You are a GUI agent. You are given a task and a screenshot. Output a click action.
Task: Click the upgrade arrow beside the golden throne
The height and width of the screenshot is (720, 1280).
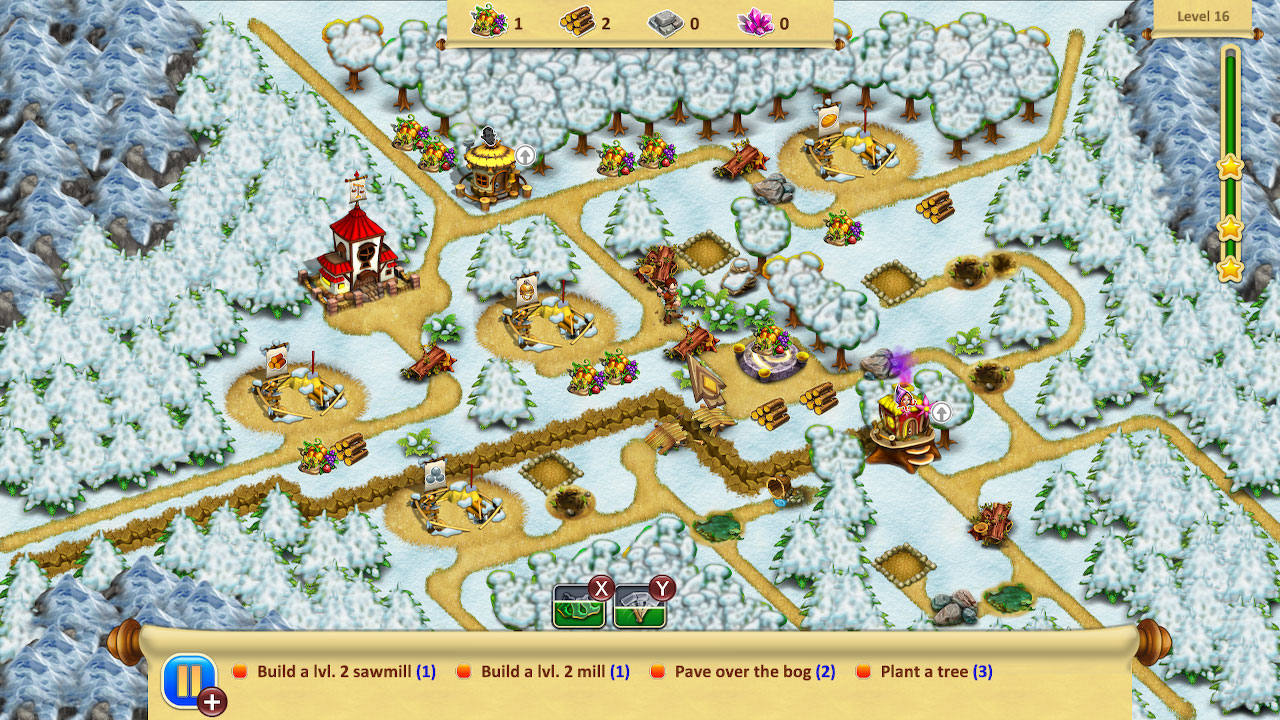coord(941,411)
